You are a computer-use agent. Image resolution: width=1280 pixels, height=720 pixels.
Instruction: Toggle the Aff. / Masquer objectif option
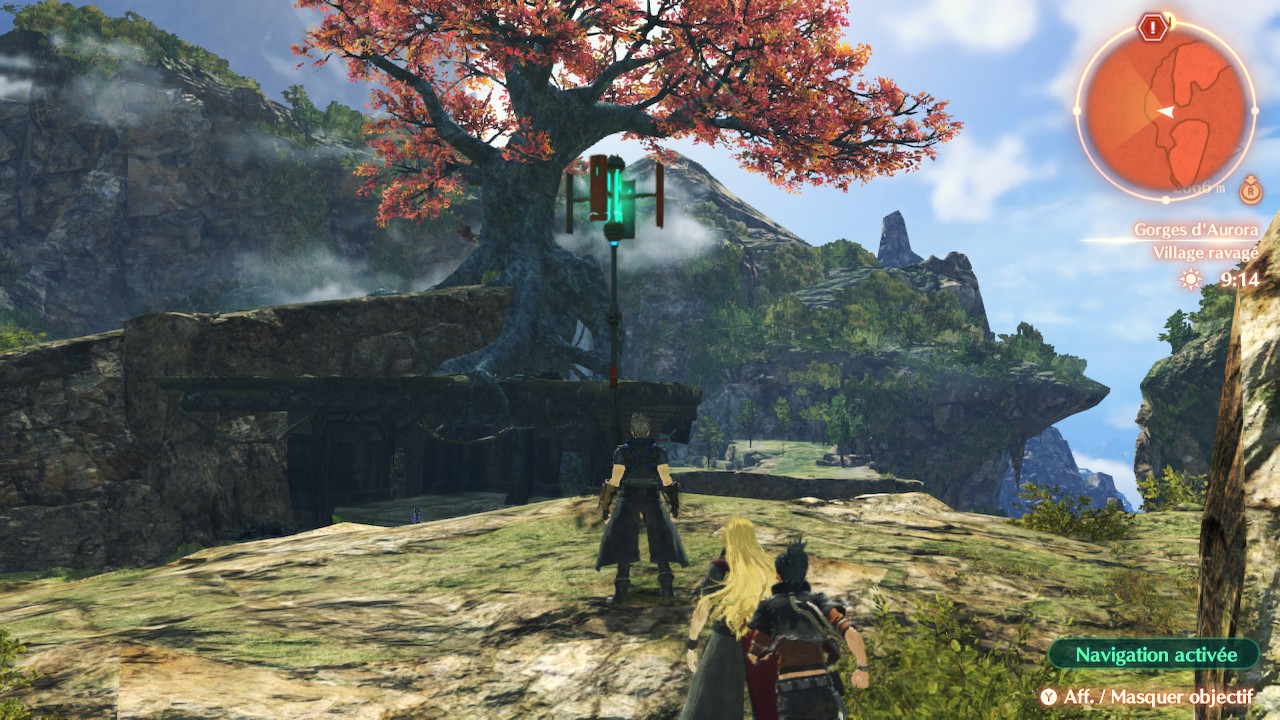1146,697
